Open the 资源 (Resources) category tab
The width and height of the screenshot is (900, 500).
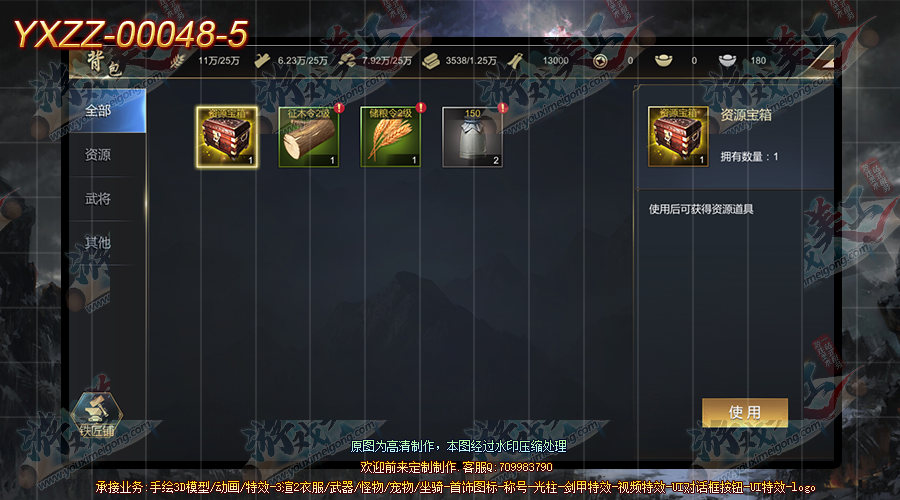98,155
